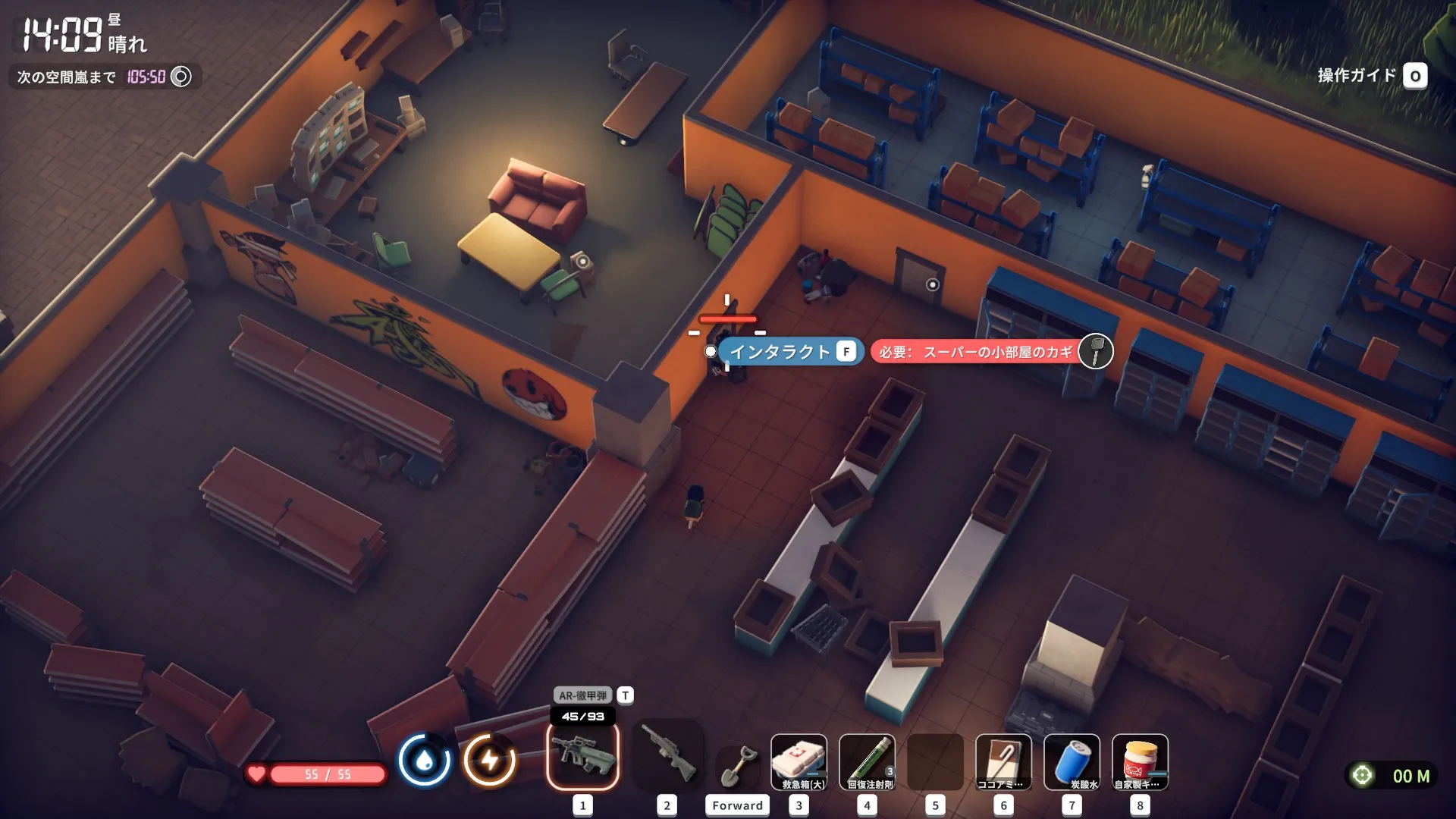Use the large first aid kit (救急箱)
This screenshot has width=1456, height=819.
coord(799,761)
